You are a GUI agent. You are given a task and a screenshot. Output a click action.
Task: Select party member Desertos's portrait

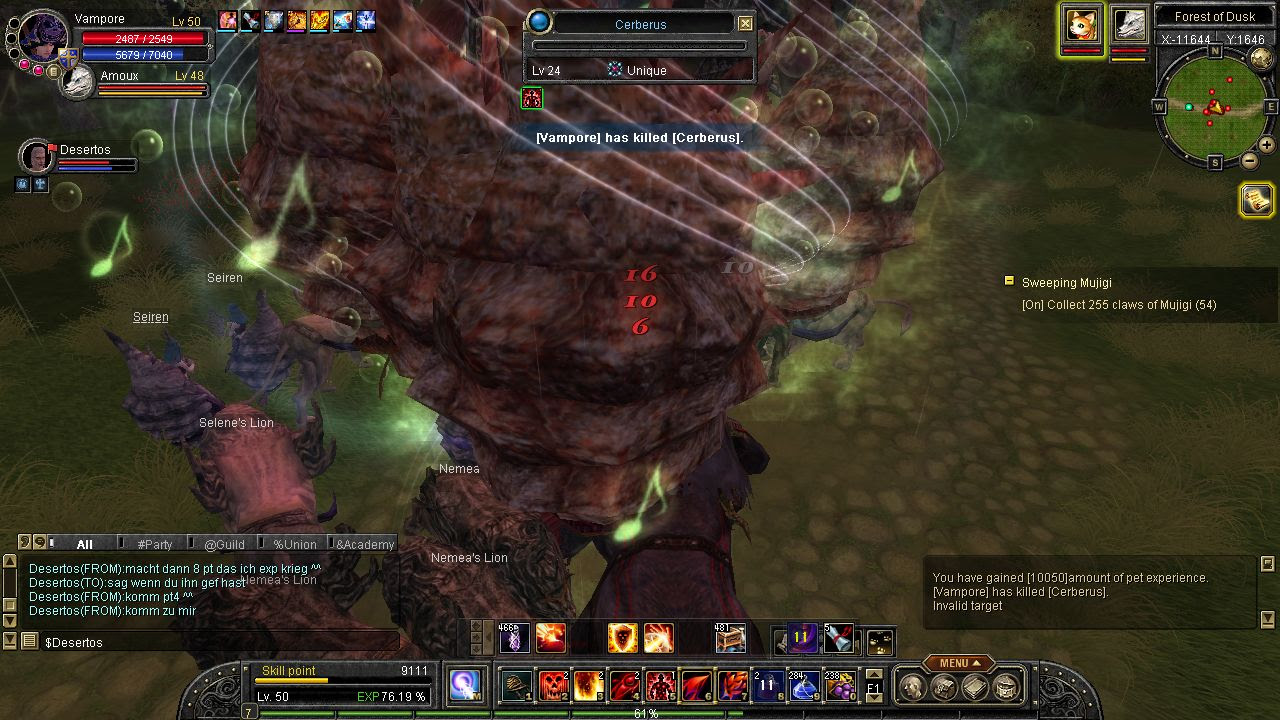point(37,157)
